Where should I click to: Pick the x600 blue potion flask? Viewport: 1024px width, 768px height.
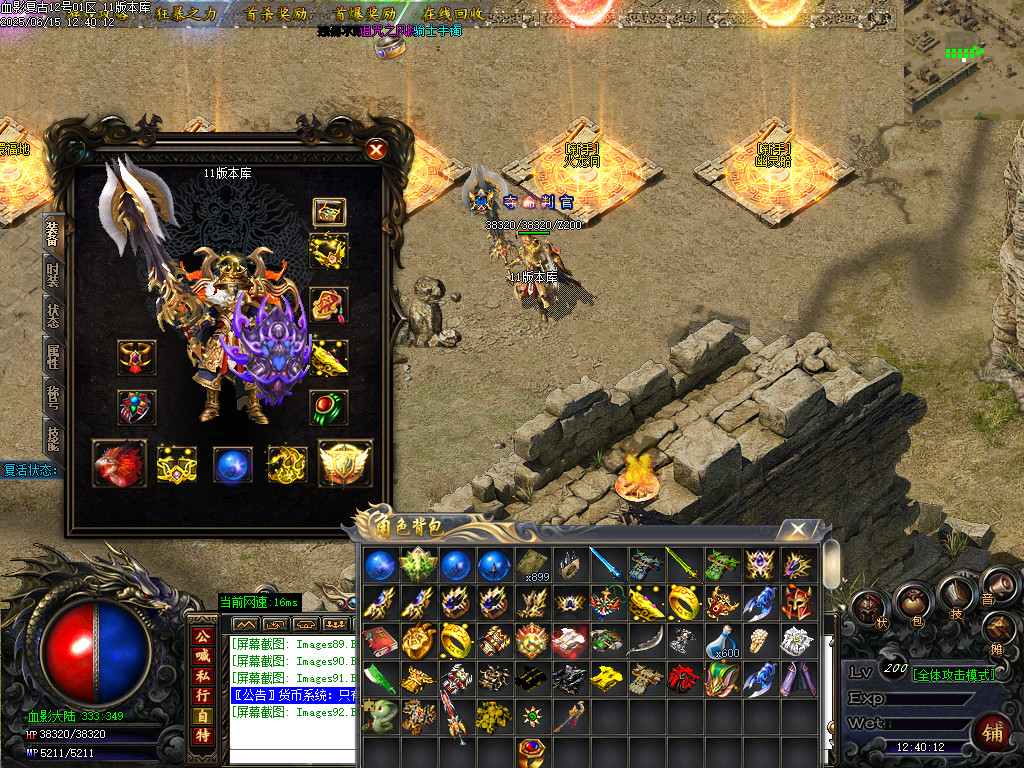click(x=718, y=640)
